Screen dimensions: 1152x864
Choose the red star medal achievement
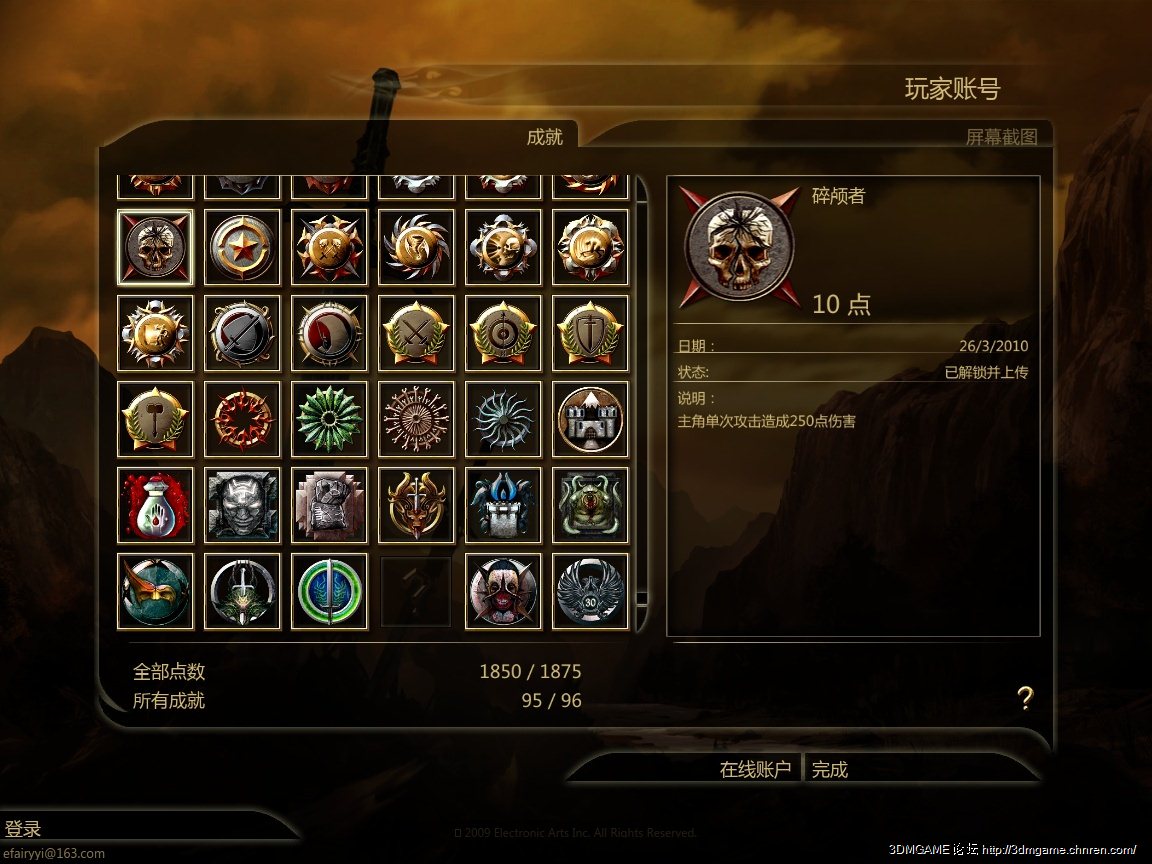(242, 247)
